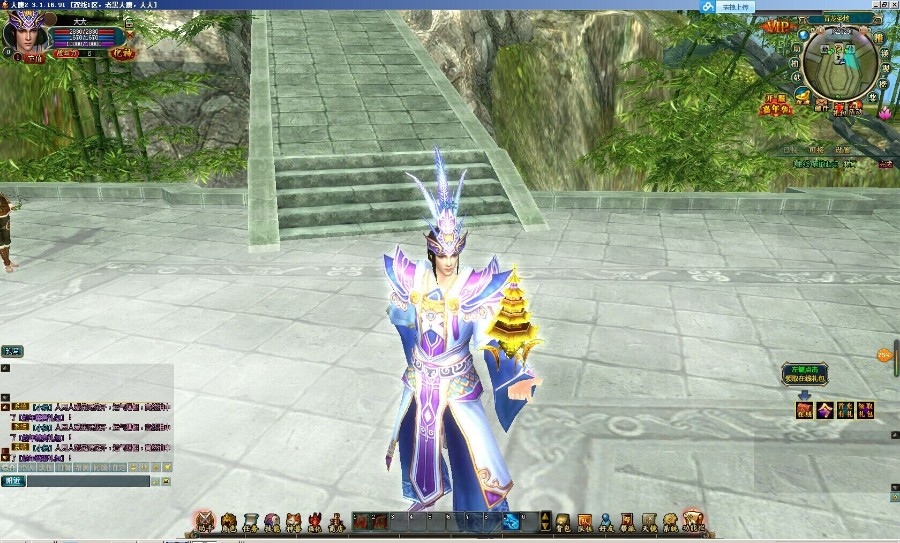Screen dimensions: 900x543
Task: Click the chat text input field
Action: [88, 481]
